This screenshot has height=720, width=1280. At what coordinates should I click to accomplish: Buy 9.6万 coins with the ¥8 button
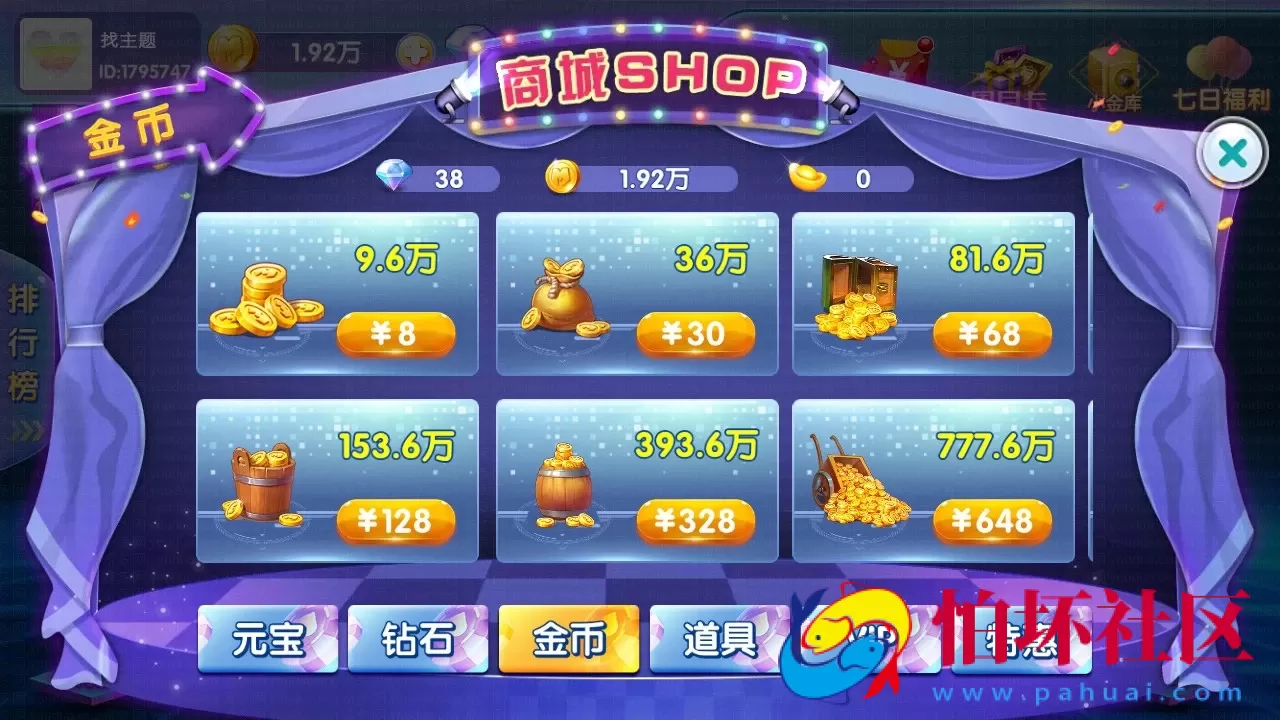(x=397, y=334)
